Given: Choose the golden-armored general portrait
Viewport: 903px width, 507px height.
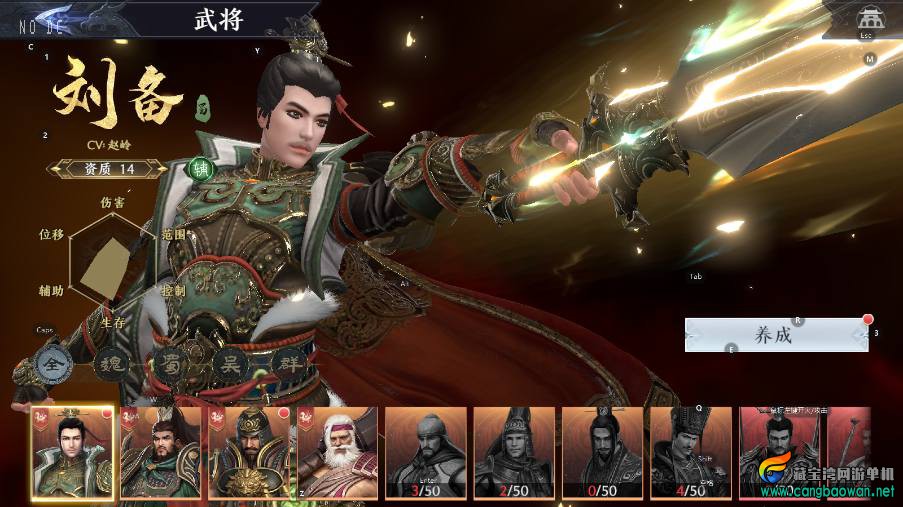Looking at the screenshot, I should [x=250, y=452].
